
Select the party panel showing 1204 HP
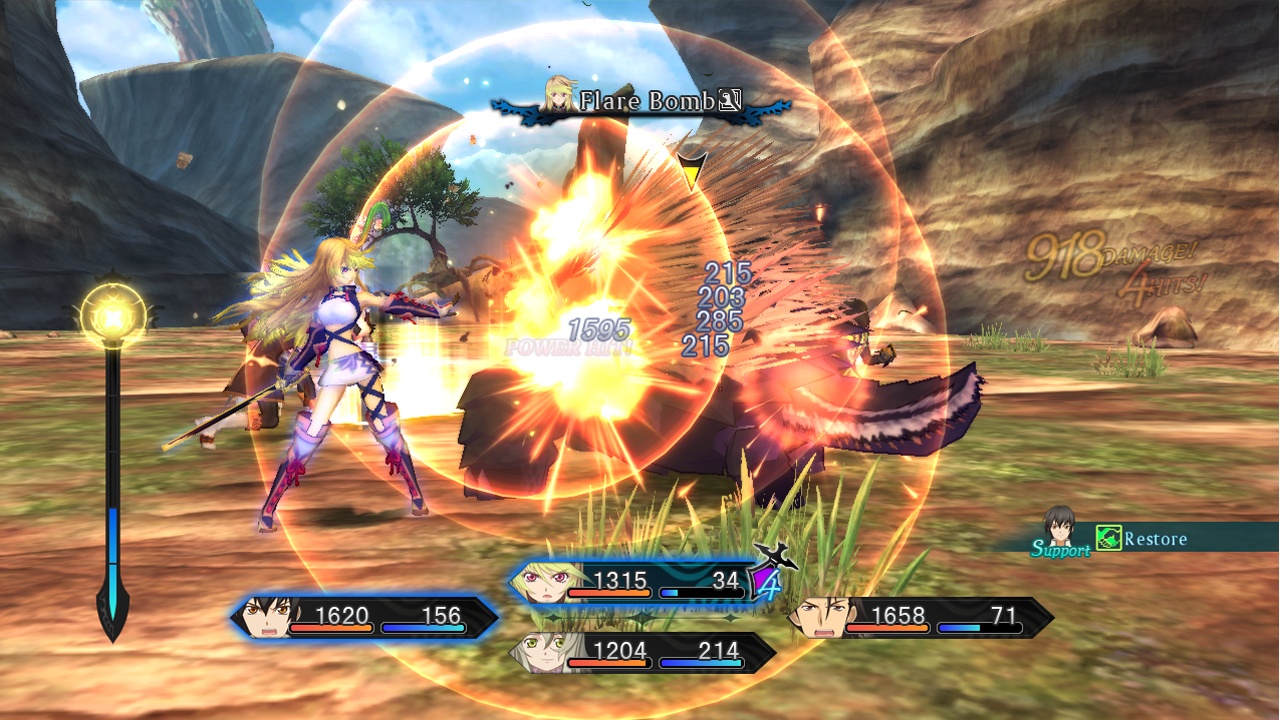tap(642, 653)
